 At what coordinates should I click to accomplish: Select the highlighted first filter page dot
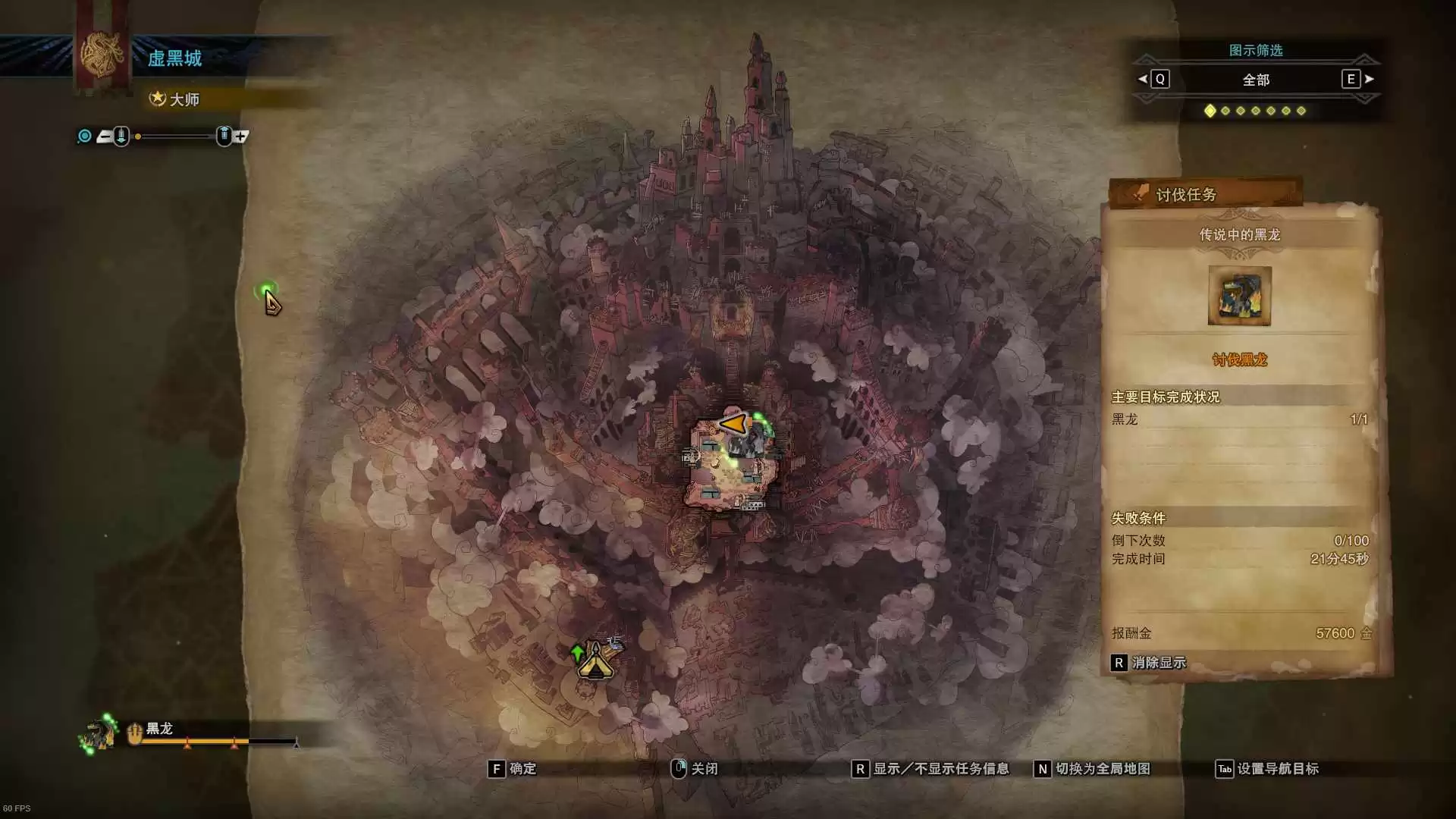1210,111
